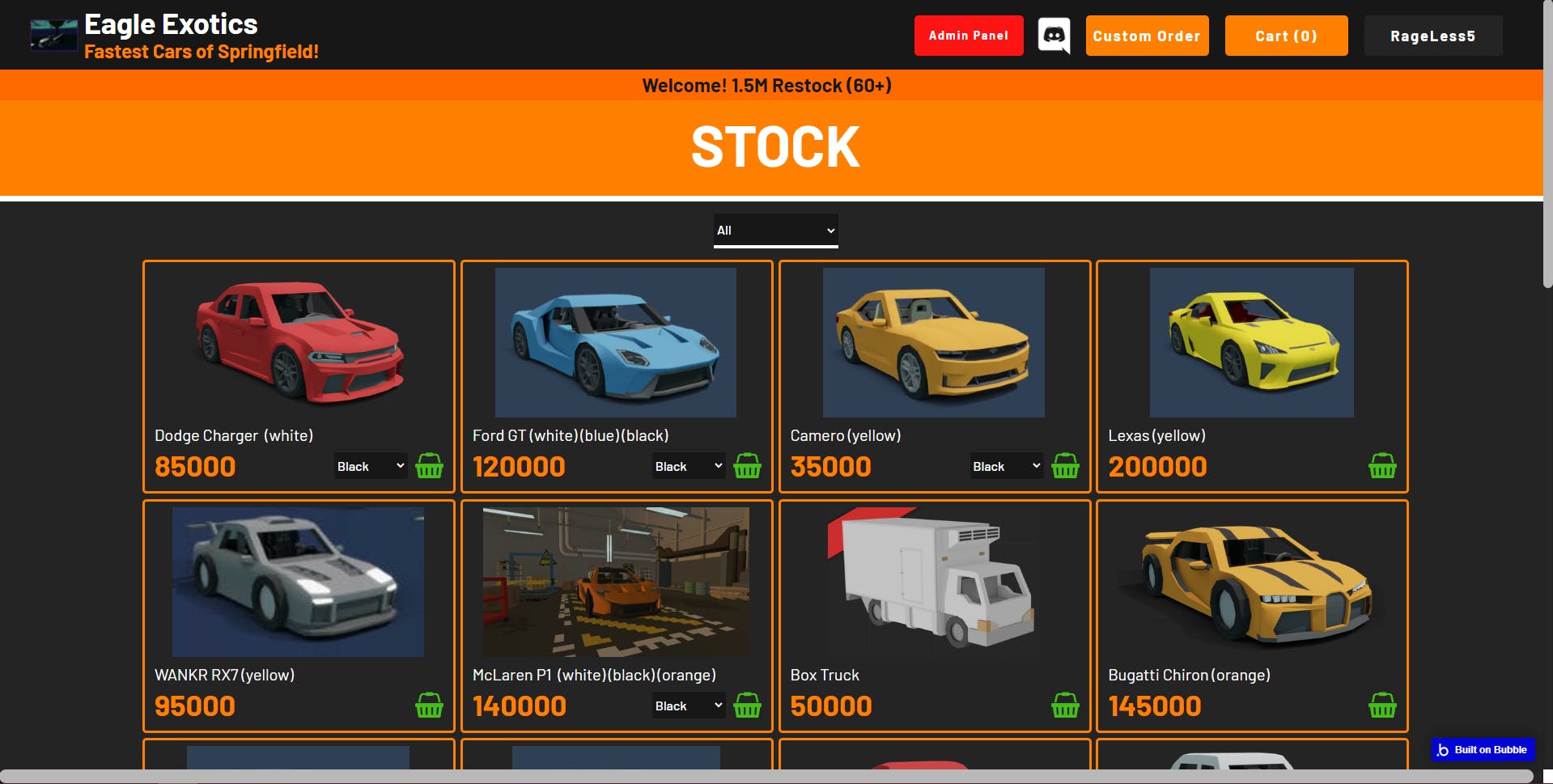Add the Box Truck to cart
This screenshot has width=1553, height=784.
point(1065,706)
